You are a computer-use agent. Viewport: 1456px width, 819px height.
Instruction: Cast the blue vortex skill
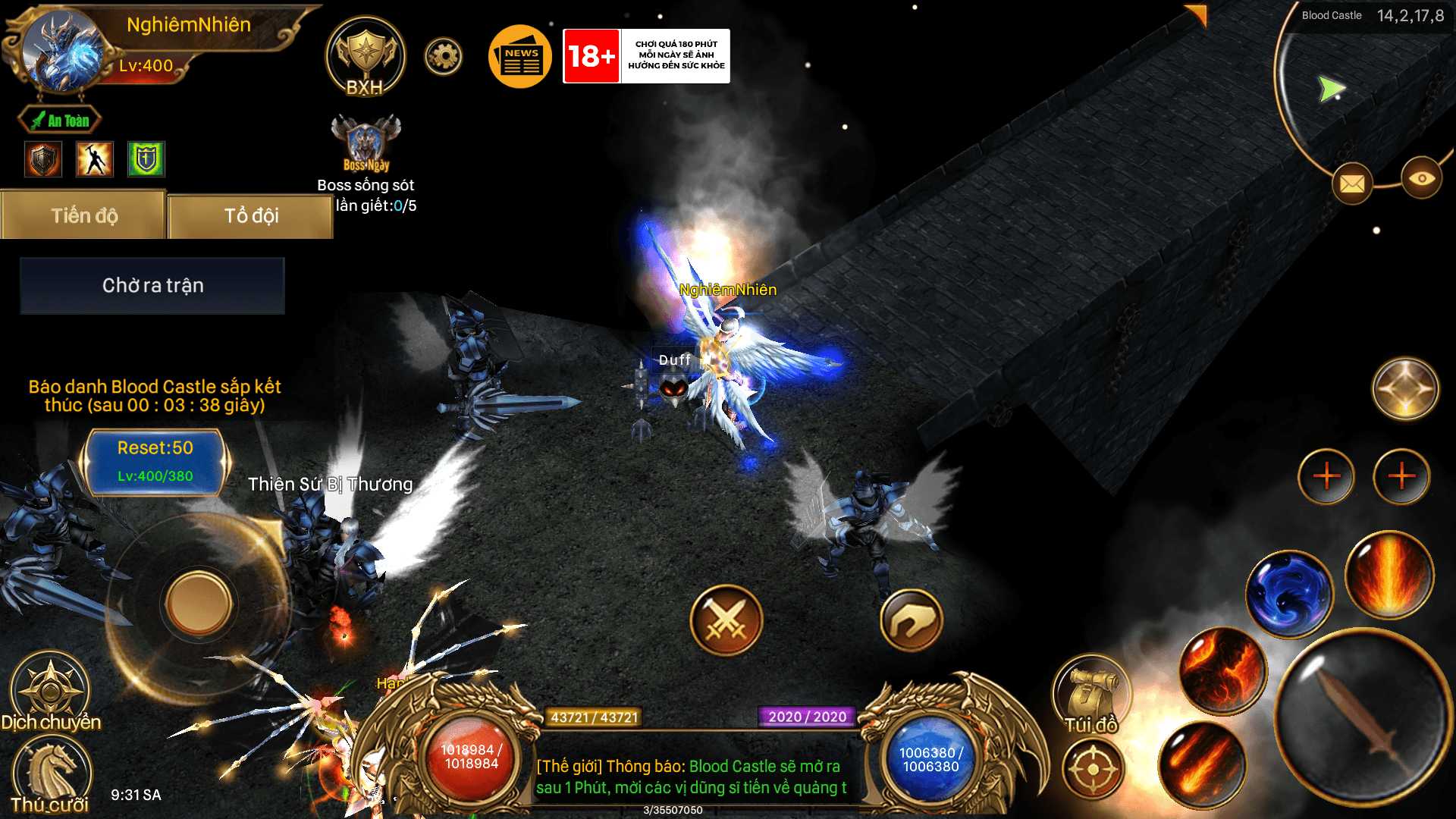(1288, 594)
